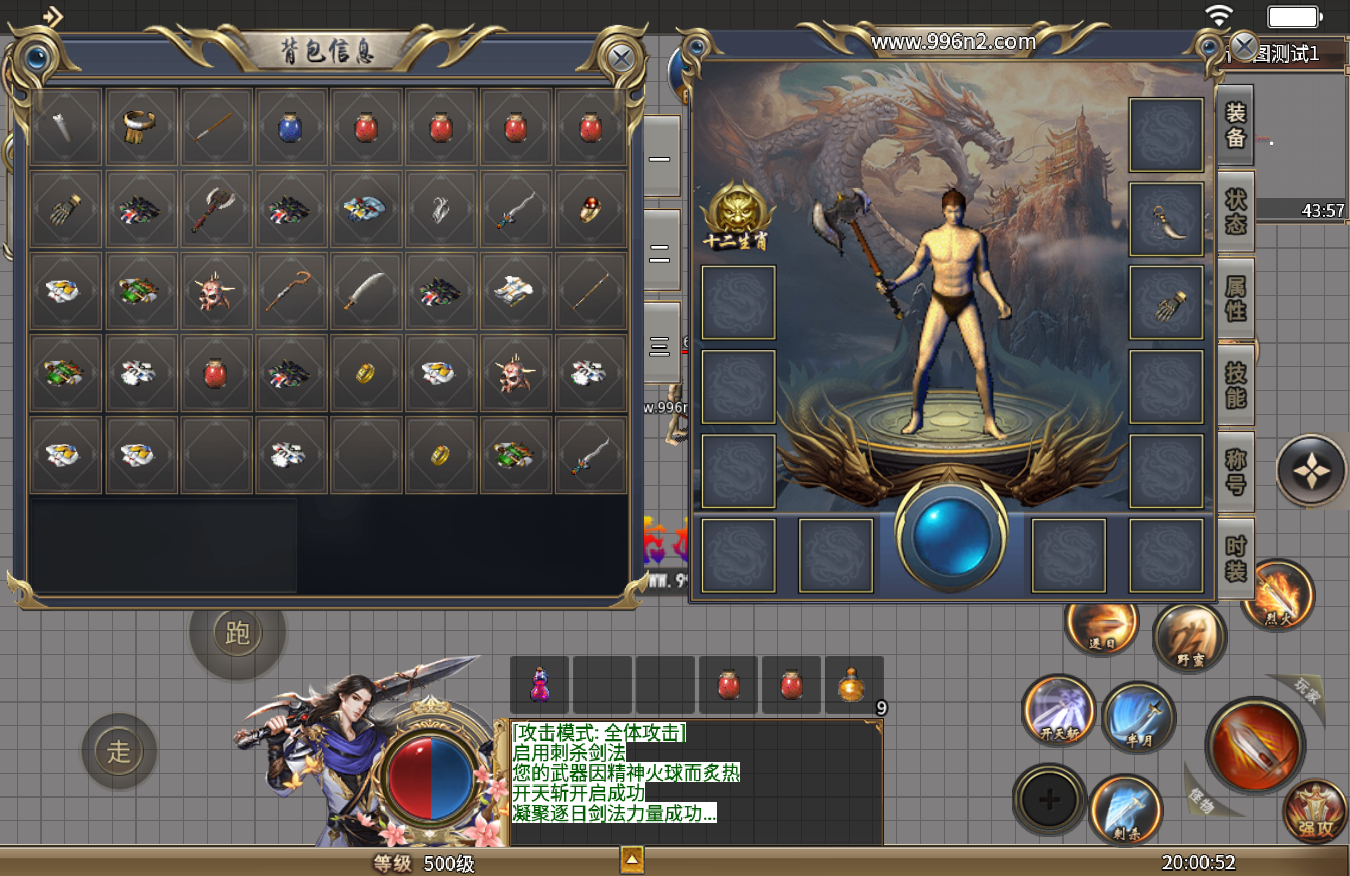Select the blue potion jar in backpack

pyautogui.click(x=290, y=127)
